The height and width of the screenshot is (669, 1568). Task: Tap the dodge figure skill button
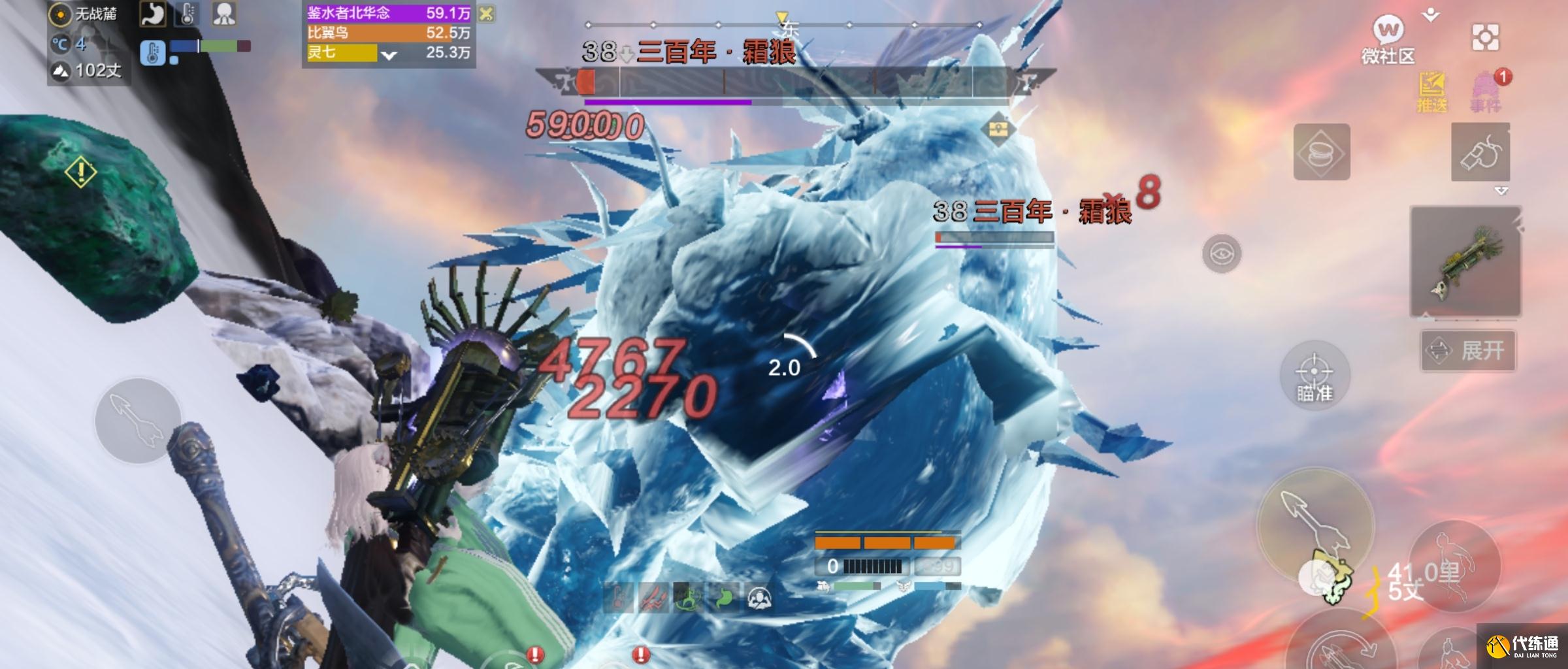[1453, 565]
